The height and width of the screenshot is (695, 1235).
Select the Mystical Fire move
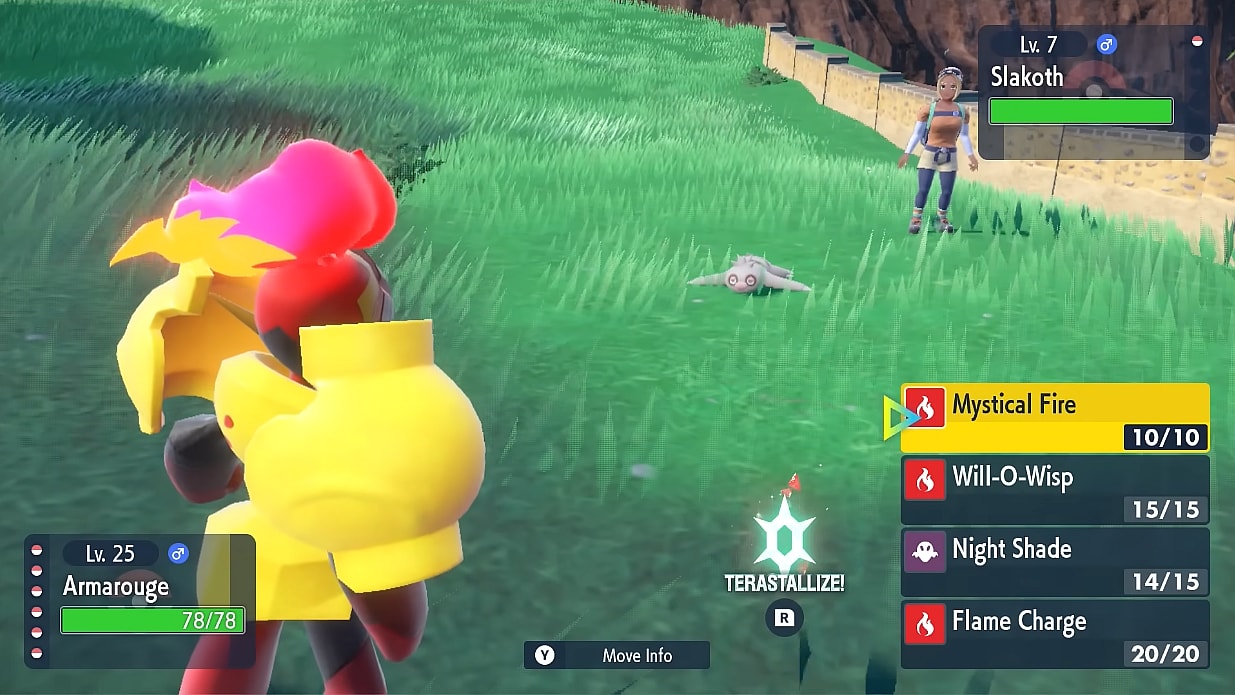(x=1055, y=417)
